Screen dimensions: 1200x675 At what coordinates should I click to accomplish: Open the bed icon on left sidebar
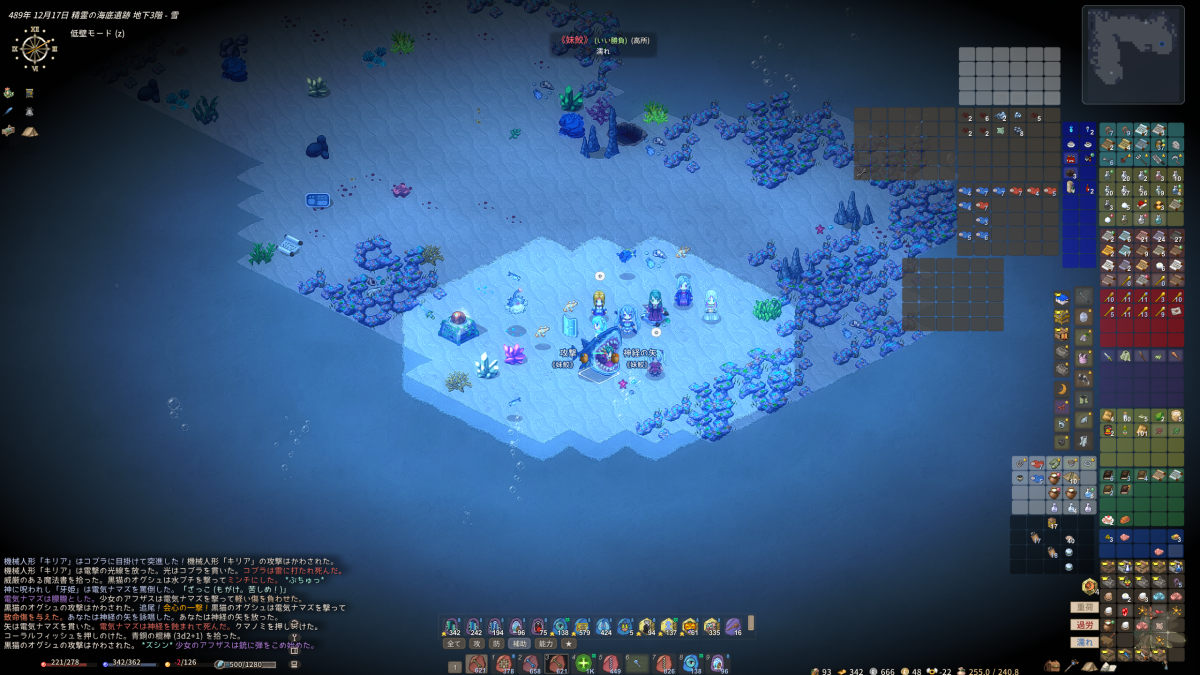(x=9, y=131)
